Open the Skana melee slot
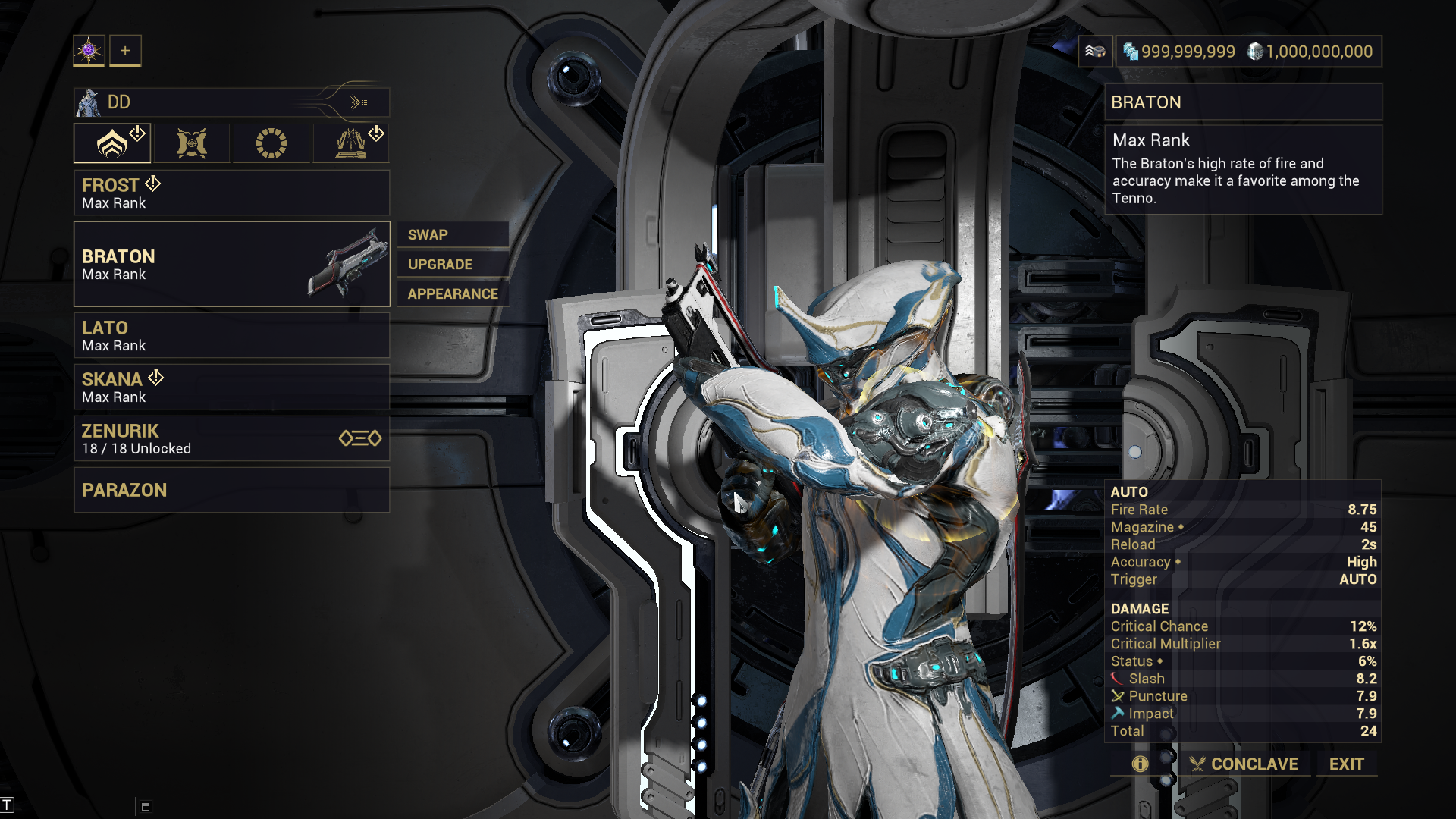Image resolution: width=1456 pixels, height=819 pixels. (231, 387)
